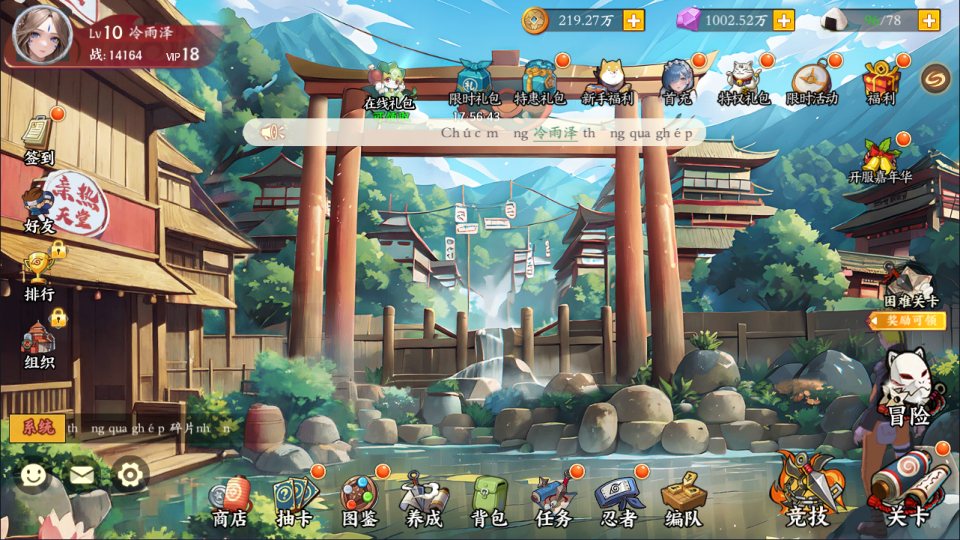Add more gold coins with the plus button
960x540 pixels.
coord(633,20)
